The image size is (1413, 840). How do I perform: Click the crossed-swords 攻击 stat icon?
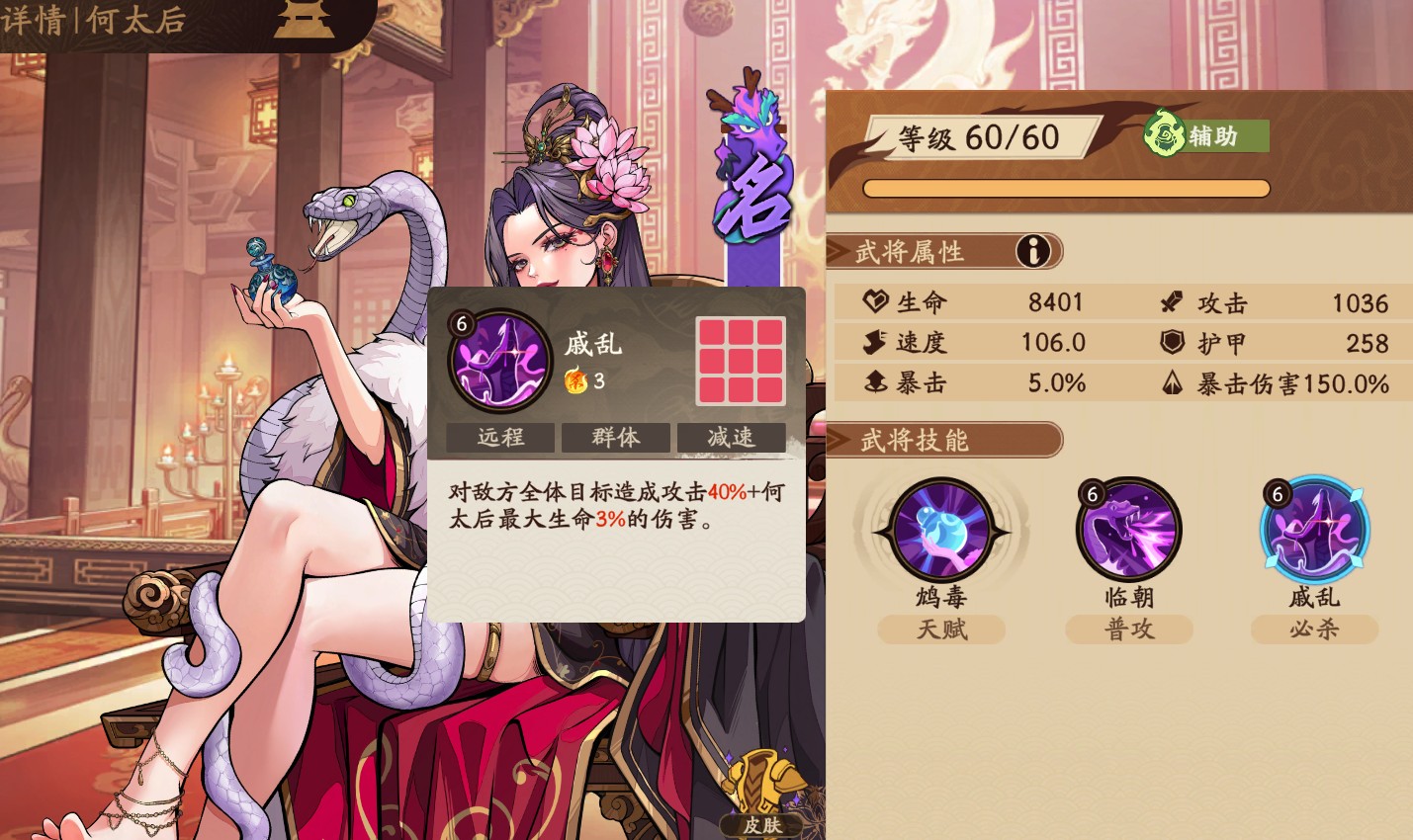tap(1171, 302)
